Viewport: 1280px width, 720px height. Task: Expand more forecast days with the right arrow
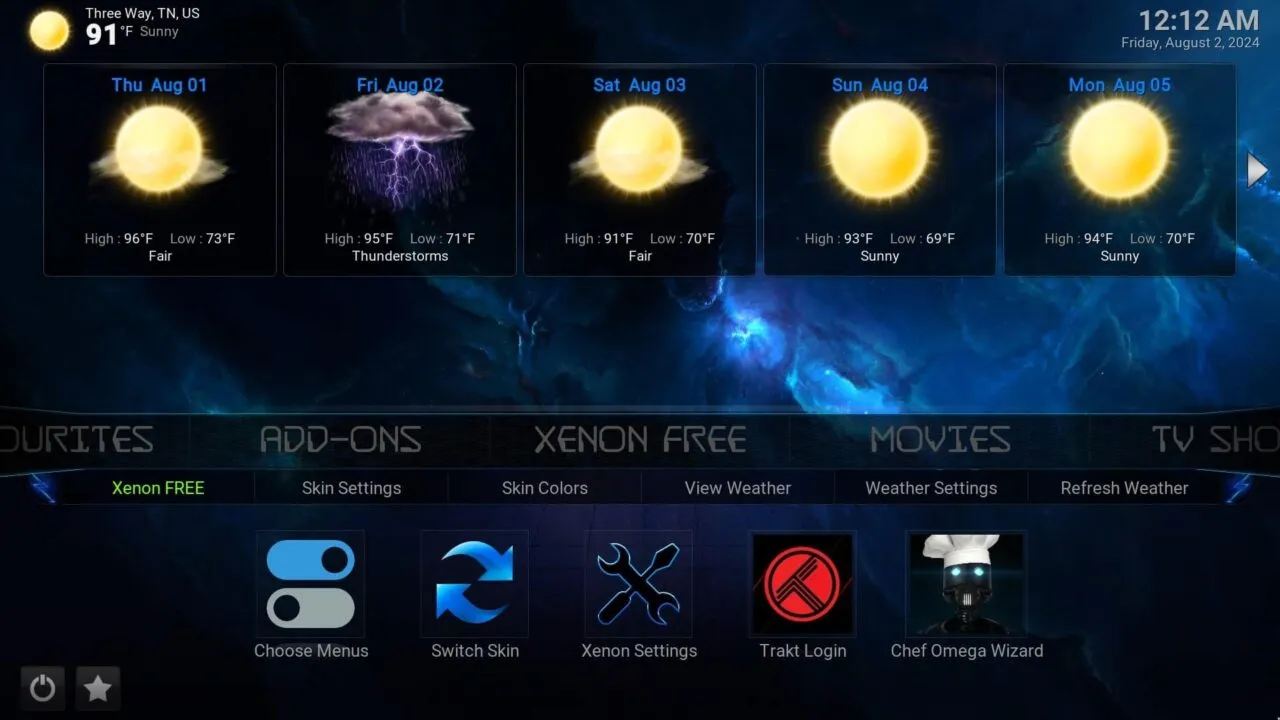(x=1257, y=169)
